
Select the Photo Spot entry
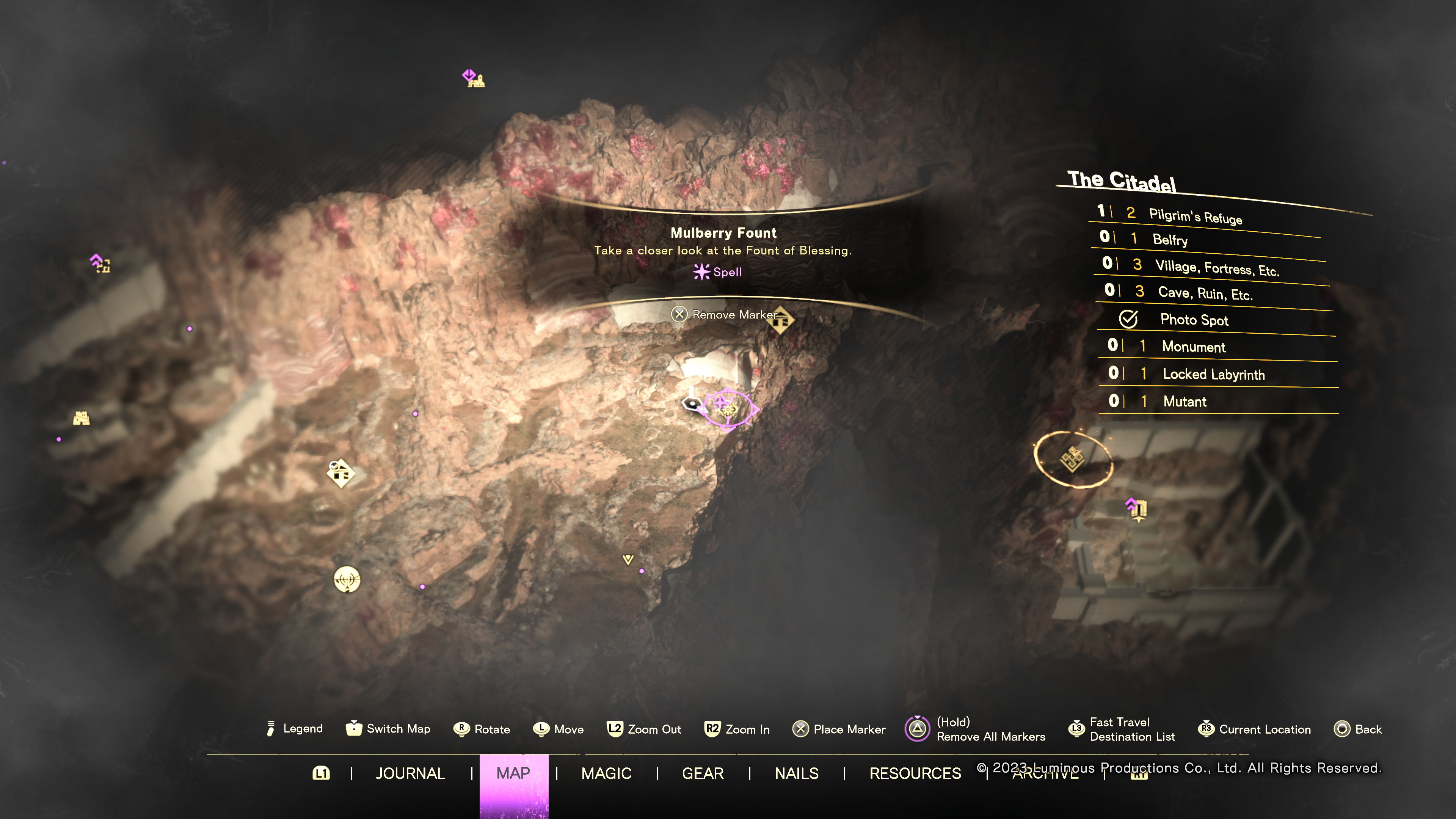click(x=1194, y=320)
